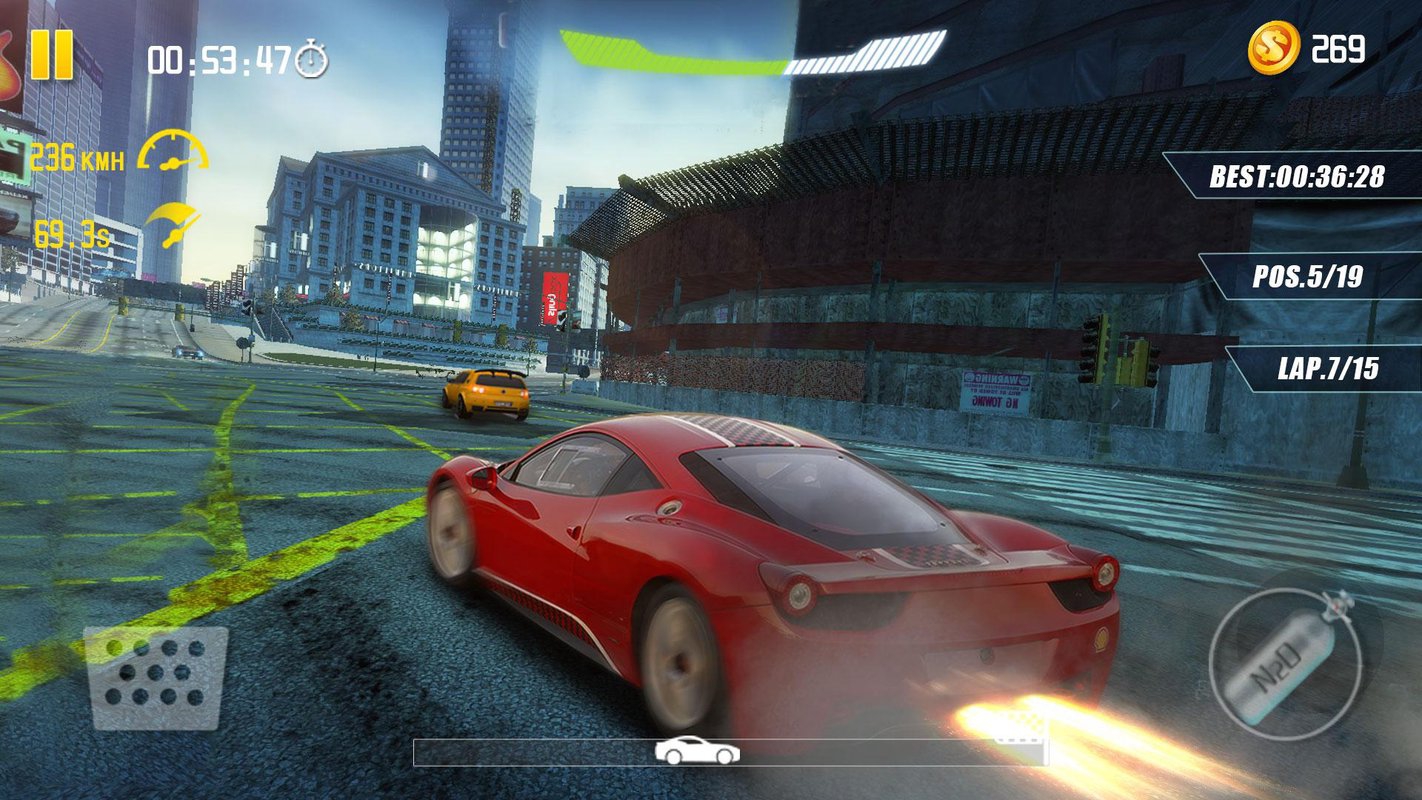This screenshot has width=1422, height=800.
Task: Pause the race with the yellow pause button
Action: click(x=51, y=54)
